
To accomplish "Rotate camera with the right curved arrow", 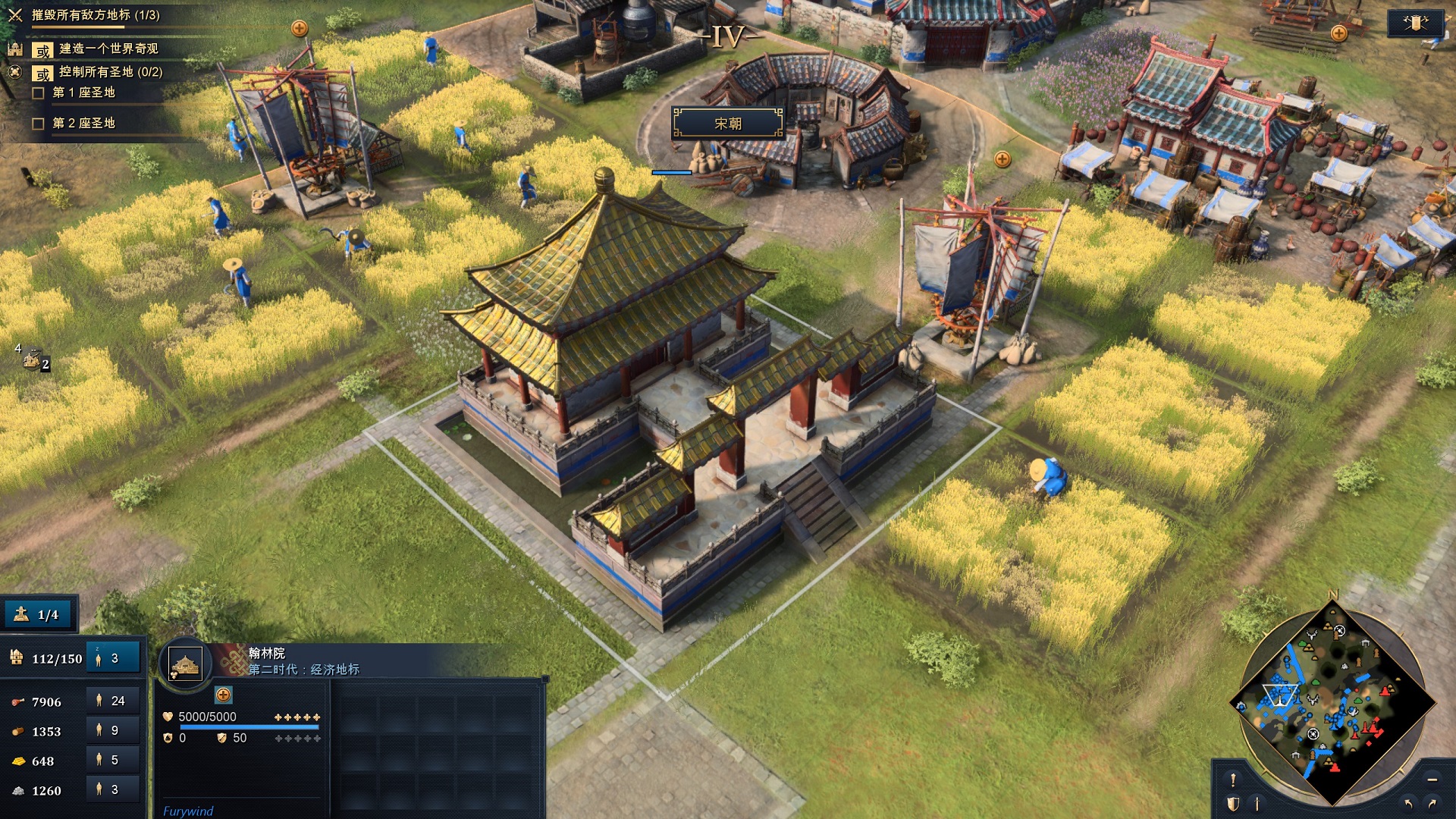I will [x=1432, y=804].
